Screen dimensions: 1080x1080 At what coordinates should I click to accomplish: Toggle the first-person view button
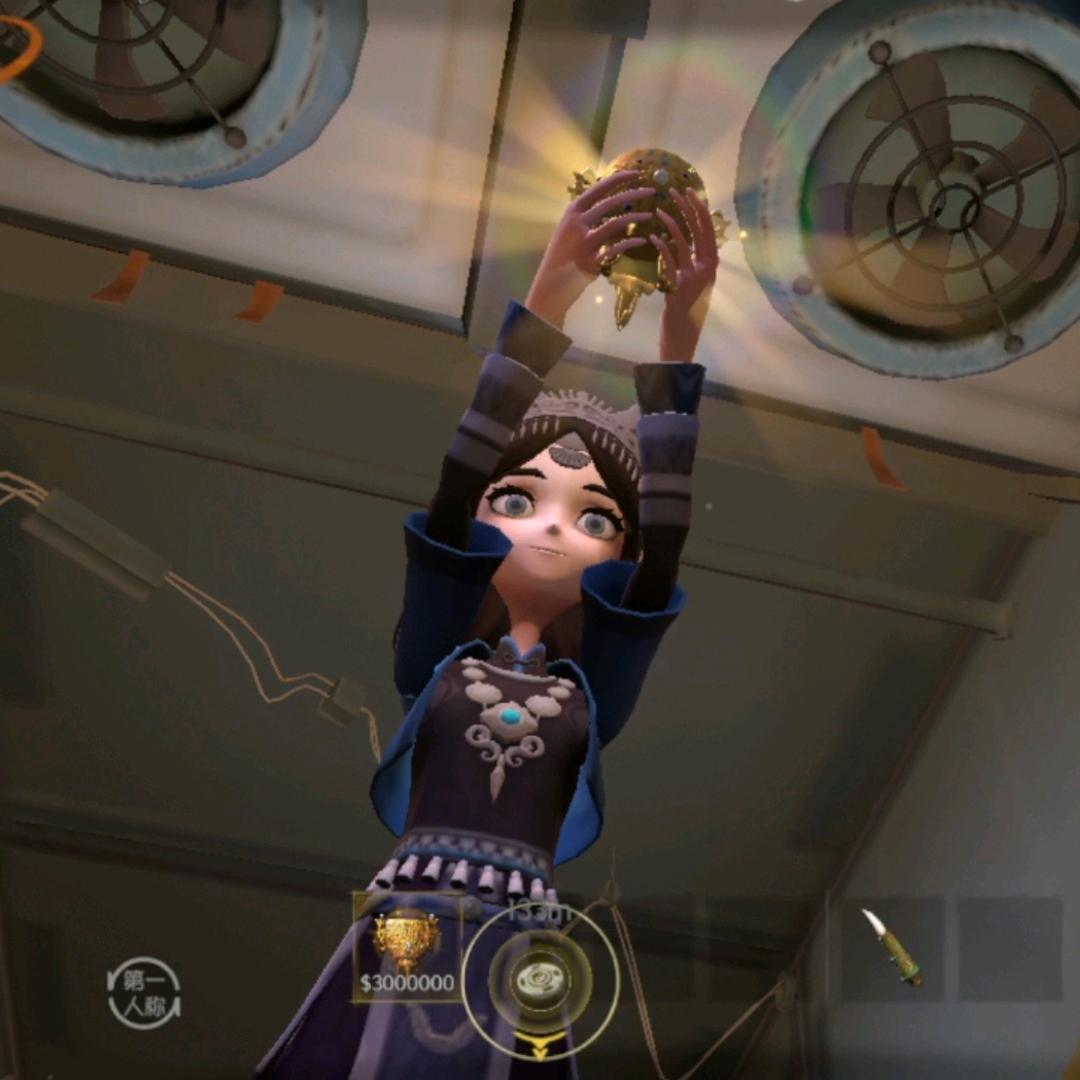click(x=144, y=993)
